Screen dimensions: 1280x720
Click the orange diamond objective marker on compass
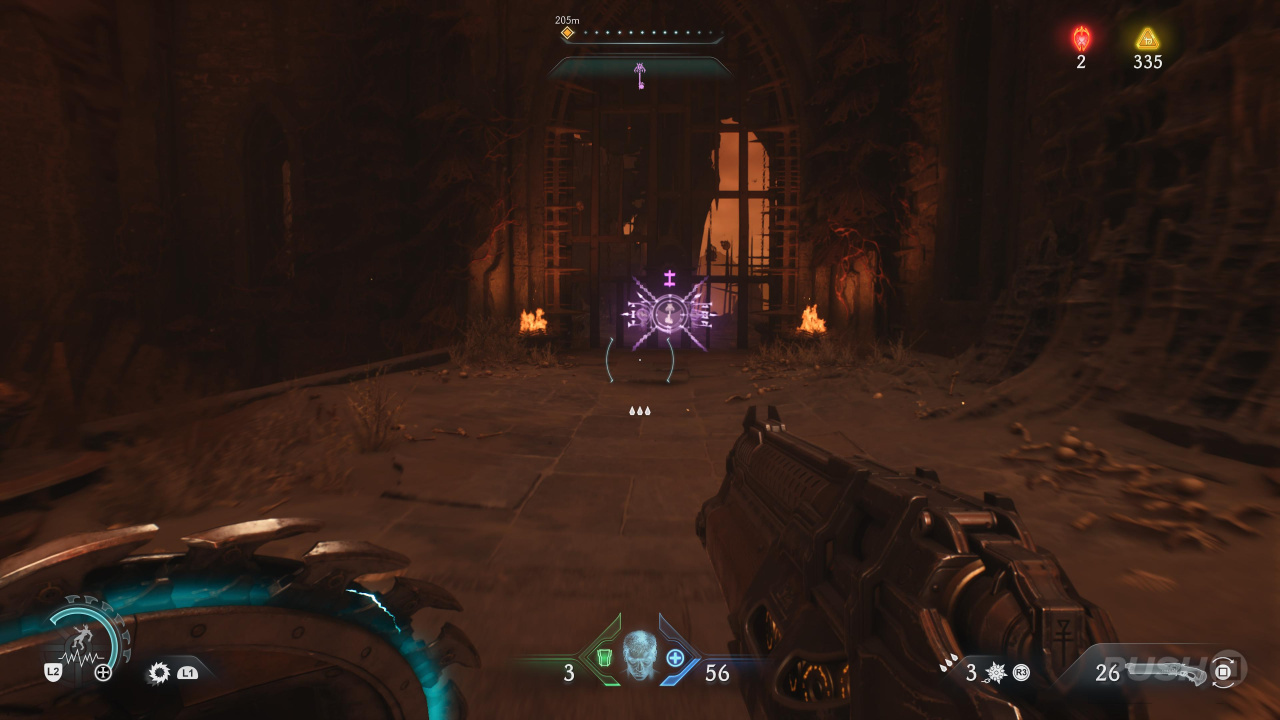567,33
